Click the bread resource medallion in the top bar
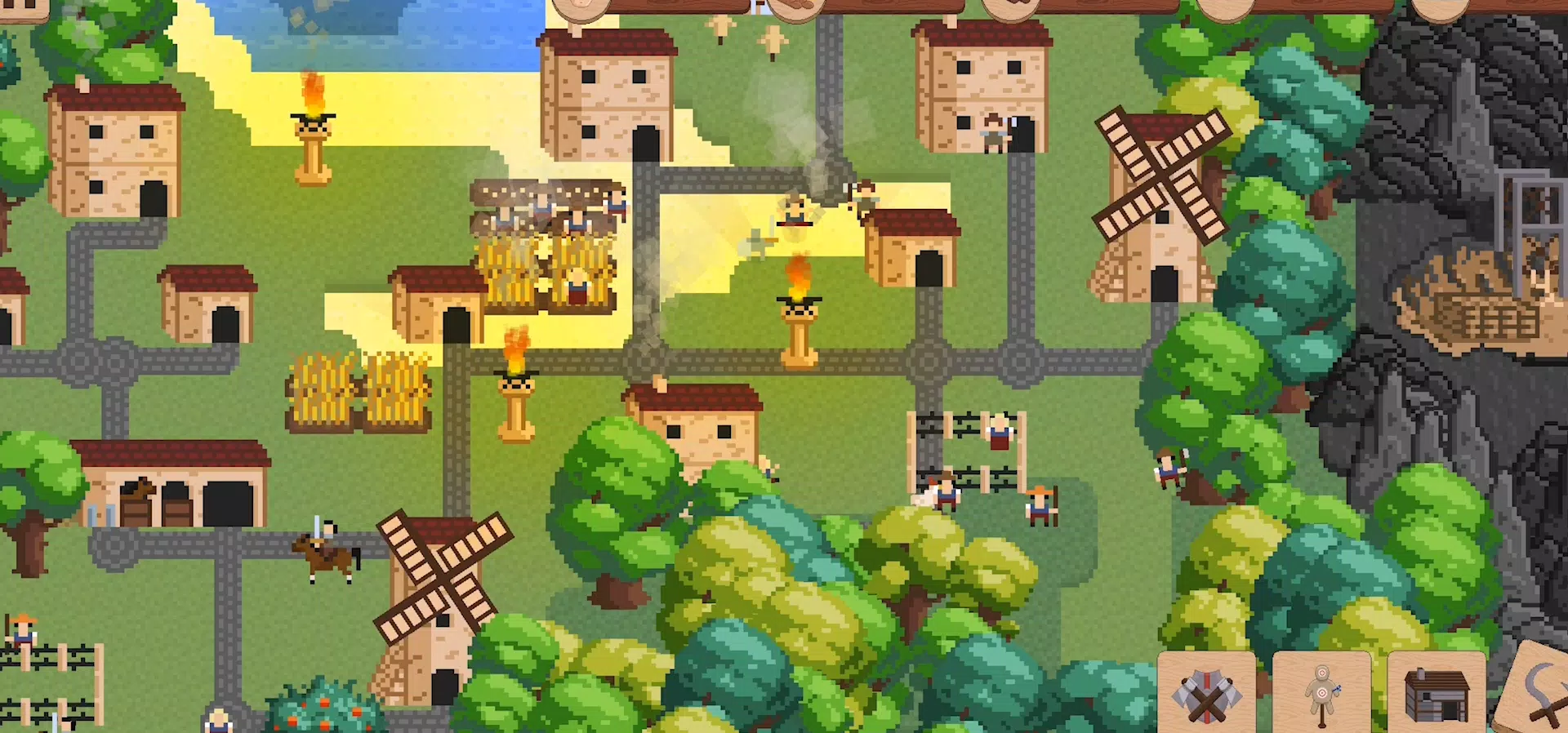This screenshot has height=733, width=1568. (x=796, y=8)
